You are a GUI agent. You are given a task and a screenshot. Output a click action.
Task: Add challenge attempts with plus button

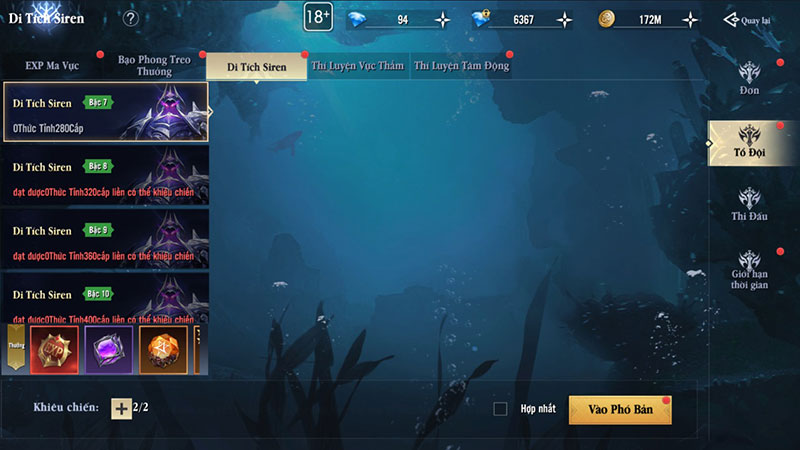coord(121,408)
